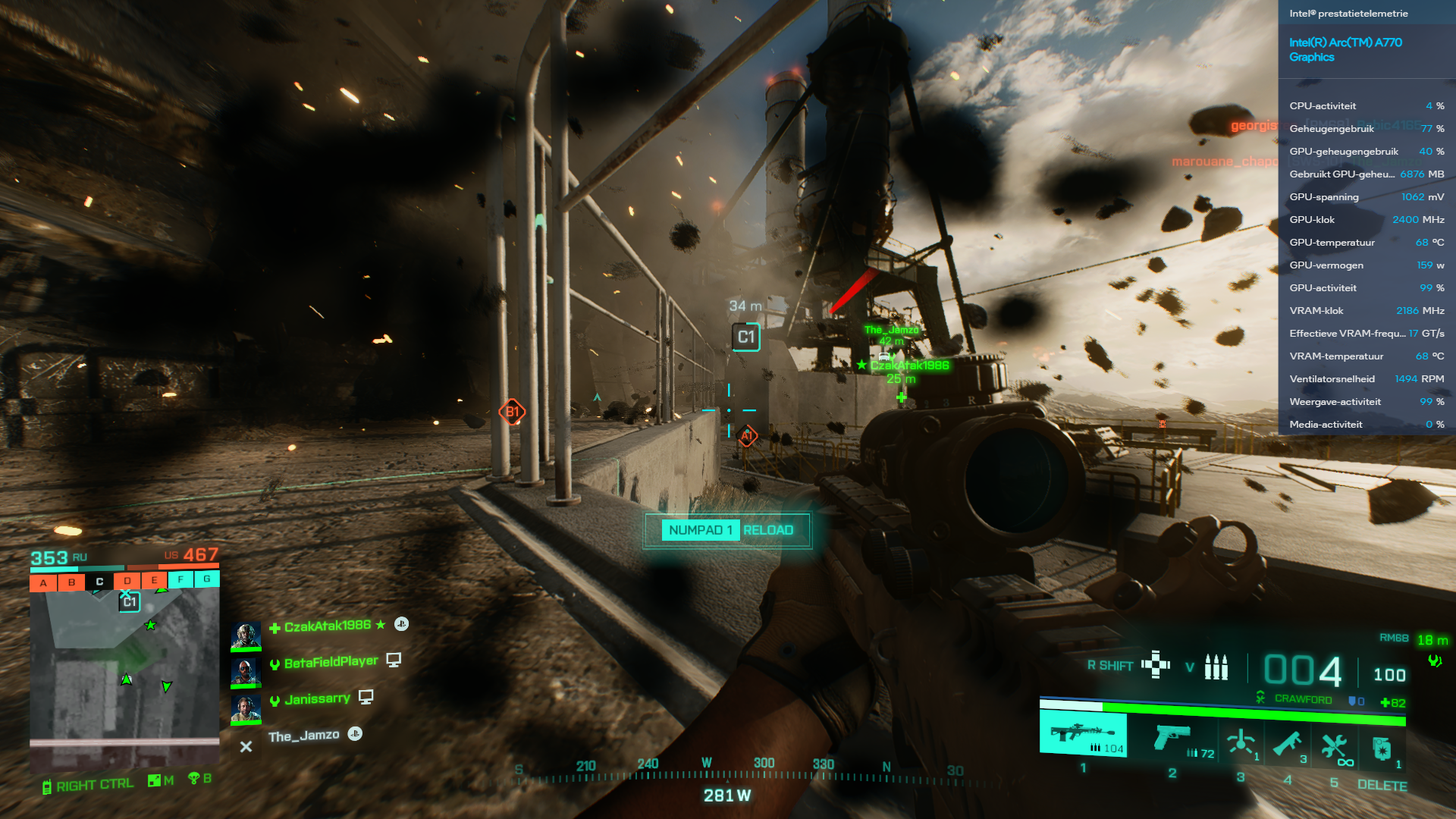This screenshot has height=819, width=1456.
Task: Select objective flag G in the capture bar
Action: (x=206, y=579)
